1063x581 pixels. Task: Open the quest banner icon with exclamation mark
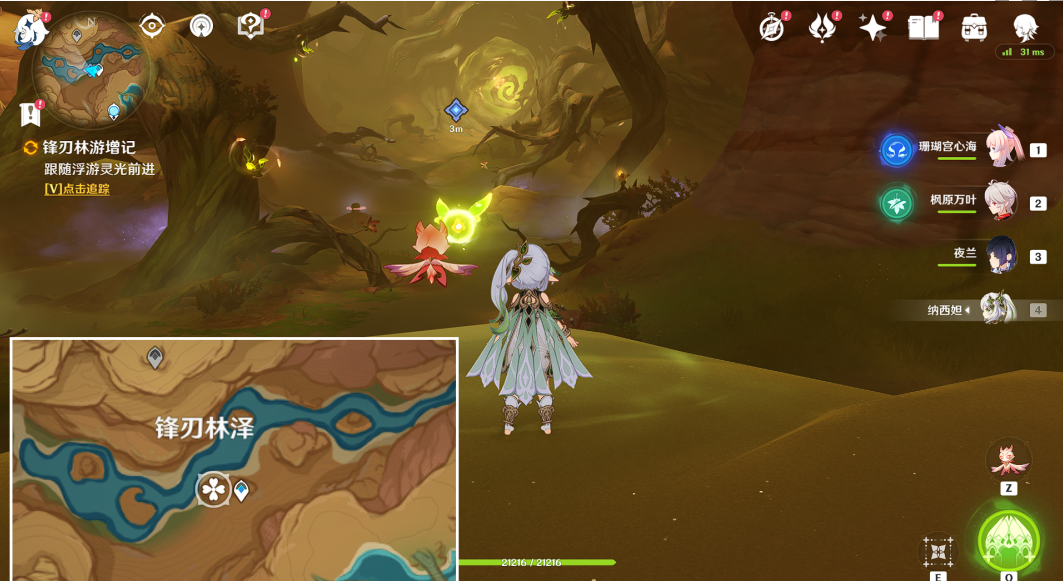[x=30, y=114]
